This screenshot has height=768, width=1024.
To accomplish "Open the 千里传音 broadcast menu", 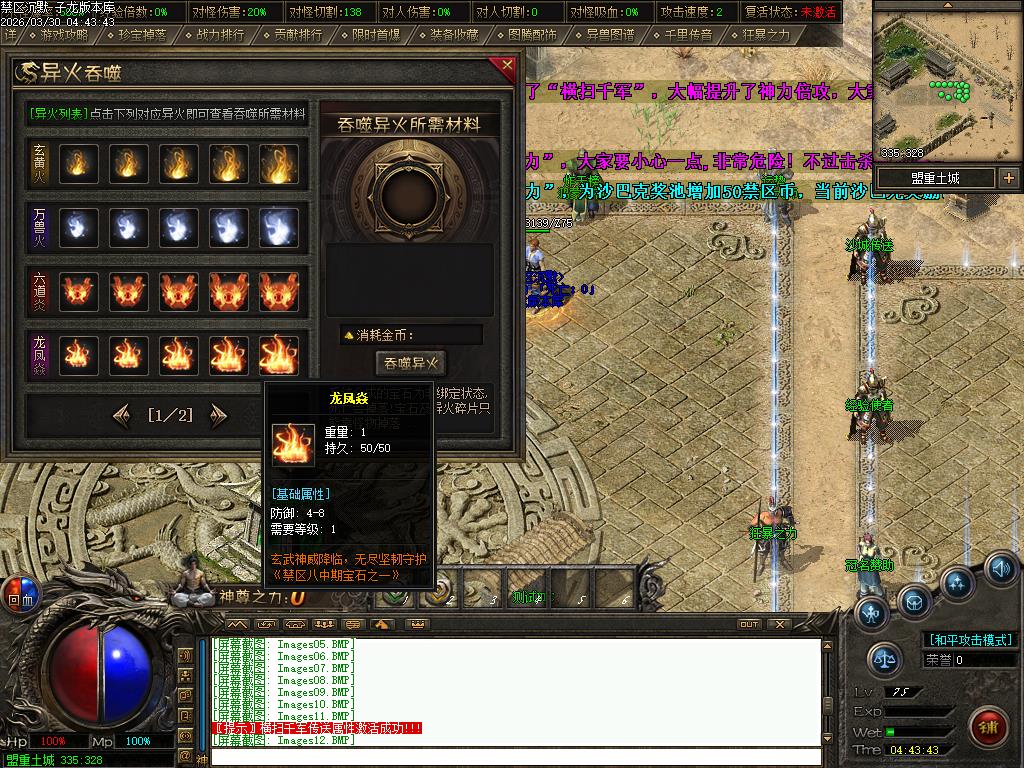I will [688, 34].
